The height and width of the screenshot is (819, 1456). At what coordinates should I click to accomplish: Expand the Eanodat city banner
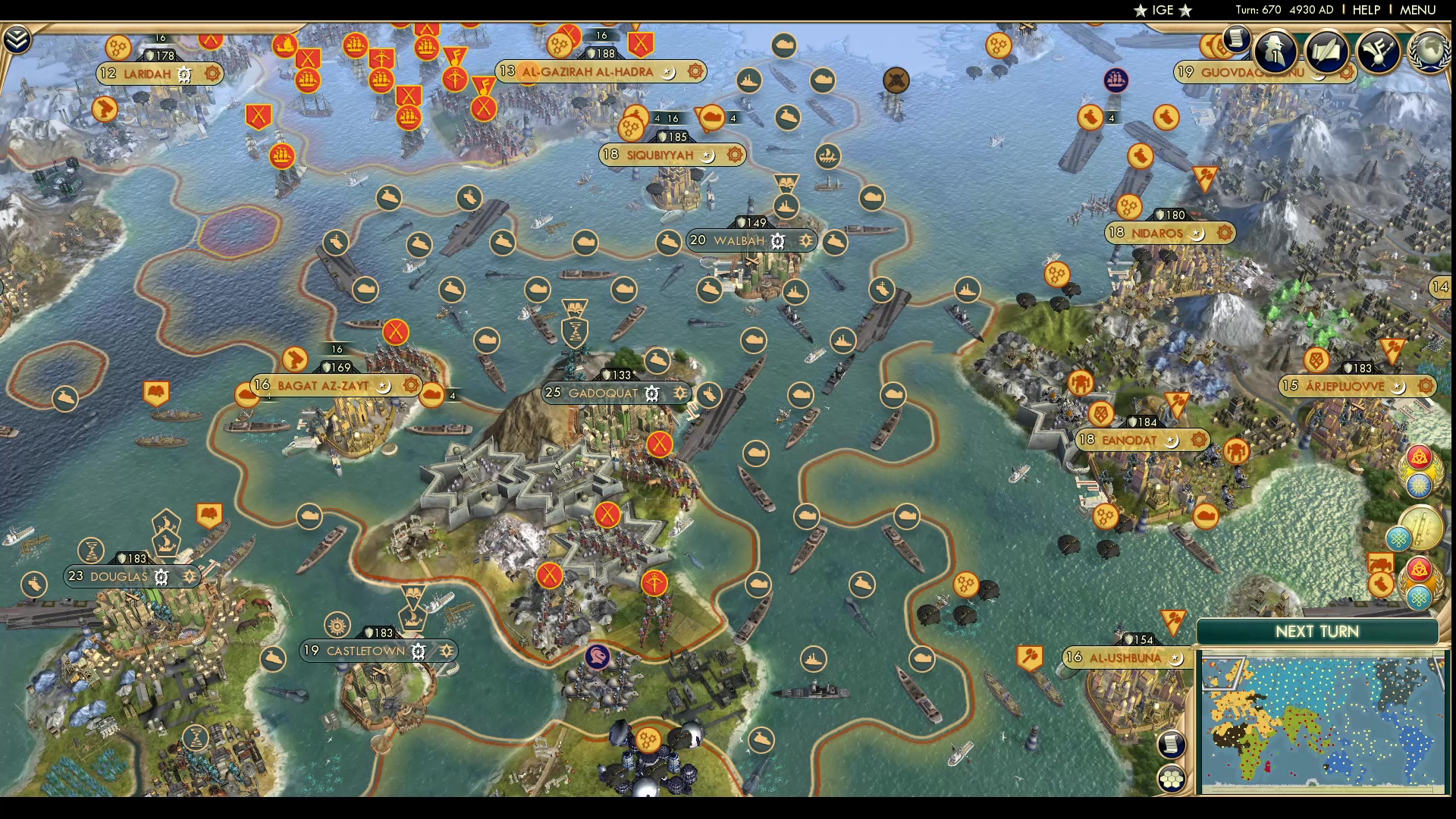(x=1130, y=438)
